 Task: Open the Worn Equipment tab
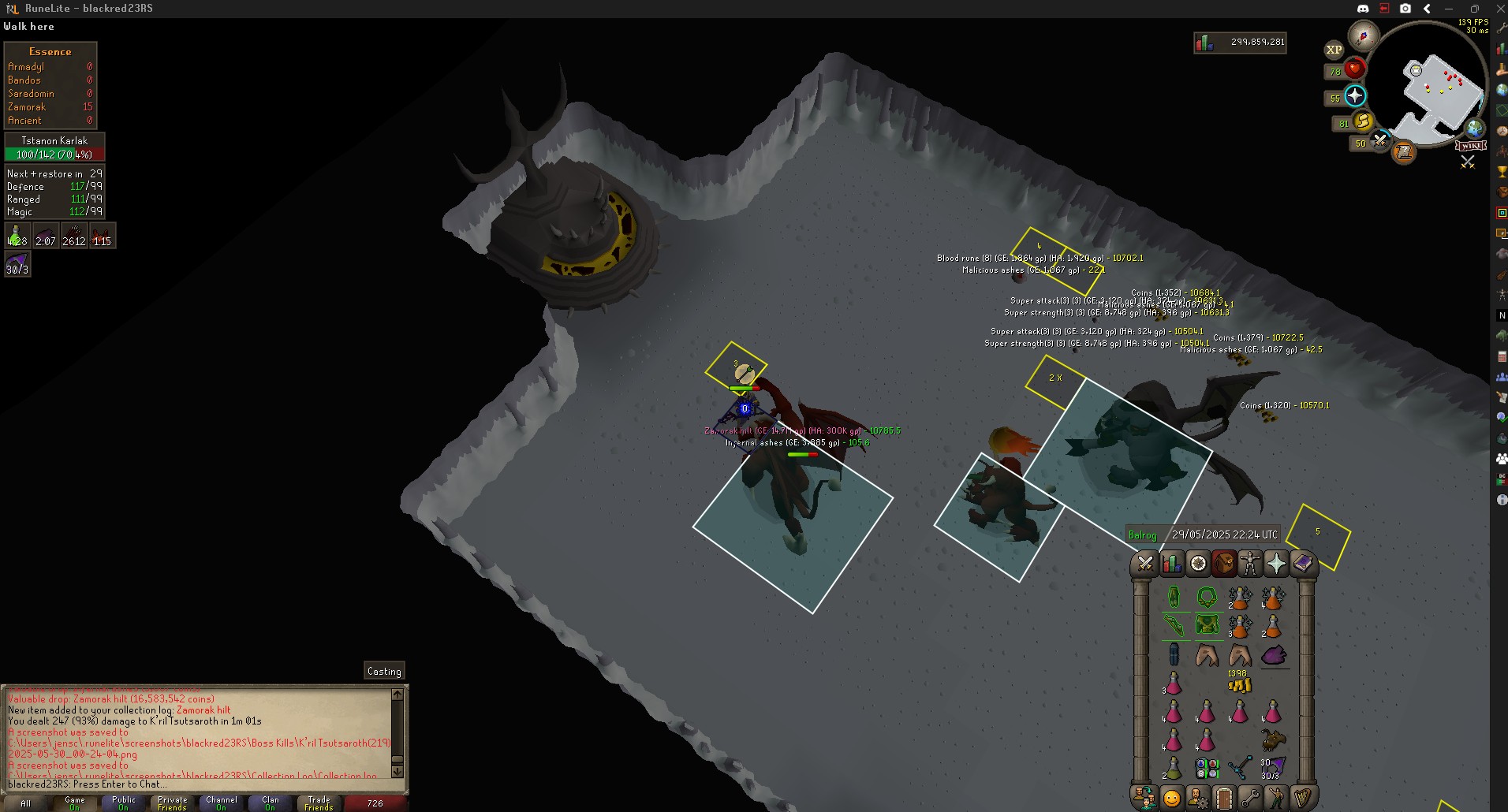pyautogui.click(x=1250, y=564)
